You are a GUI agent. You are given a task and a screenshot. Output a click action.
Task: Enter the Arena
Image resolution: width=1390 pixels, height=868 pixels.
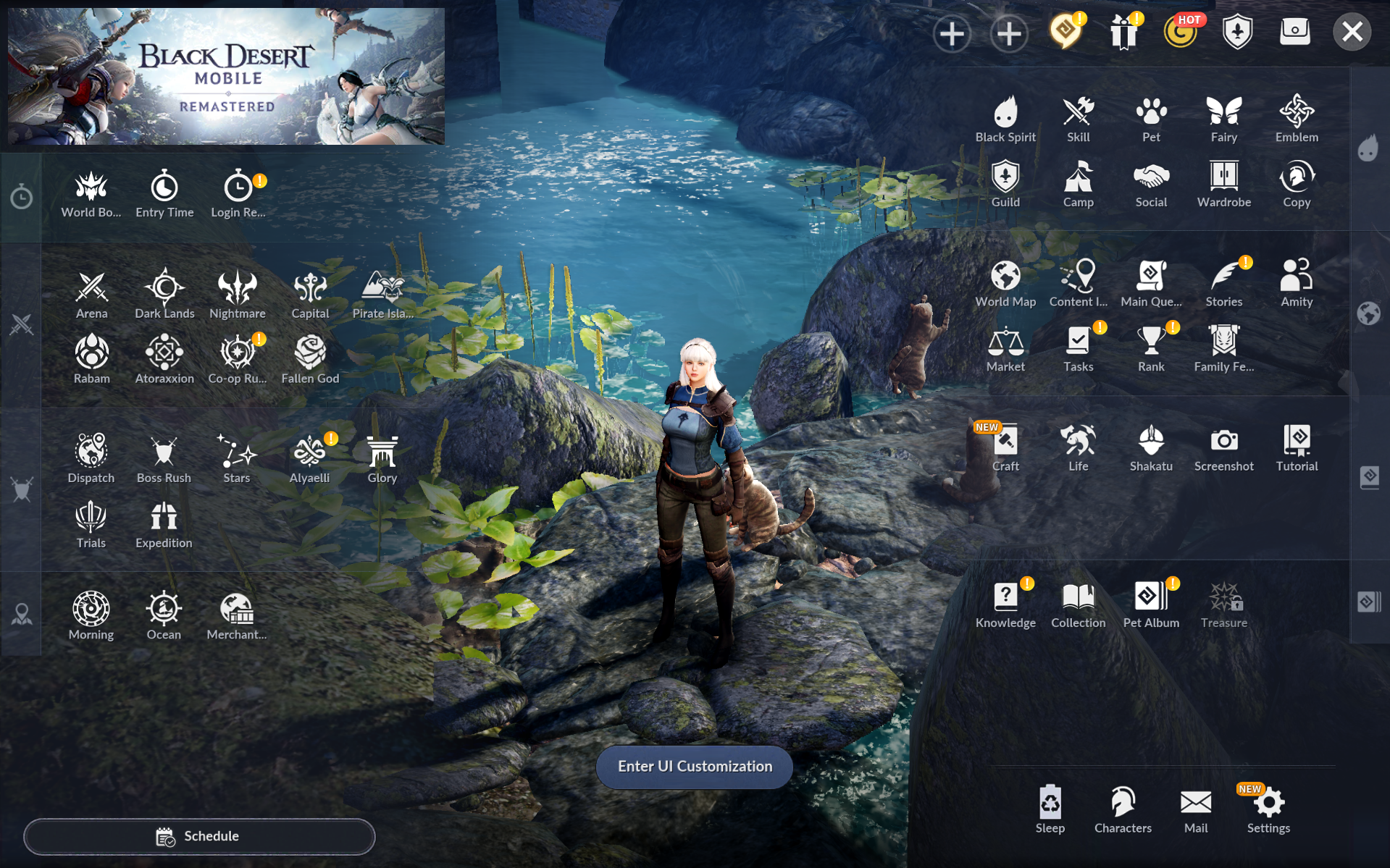91,295
